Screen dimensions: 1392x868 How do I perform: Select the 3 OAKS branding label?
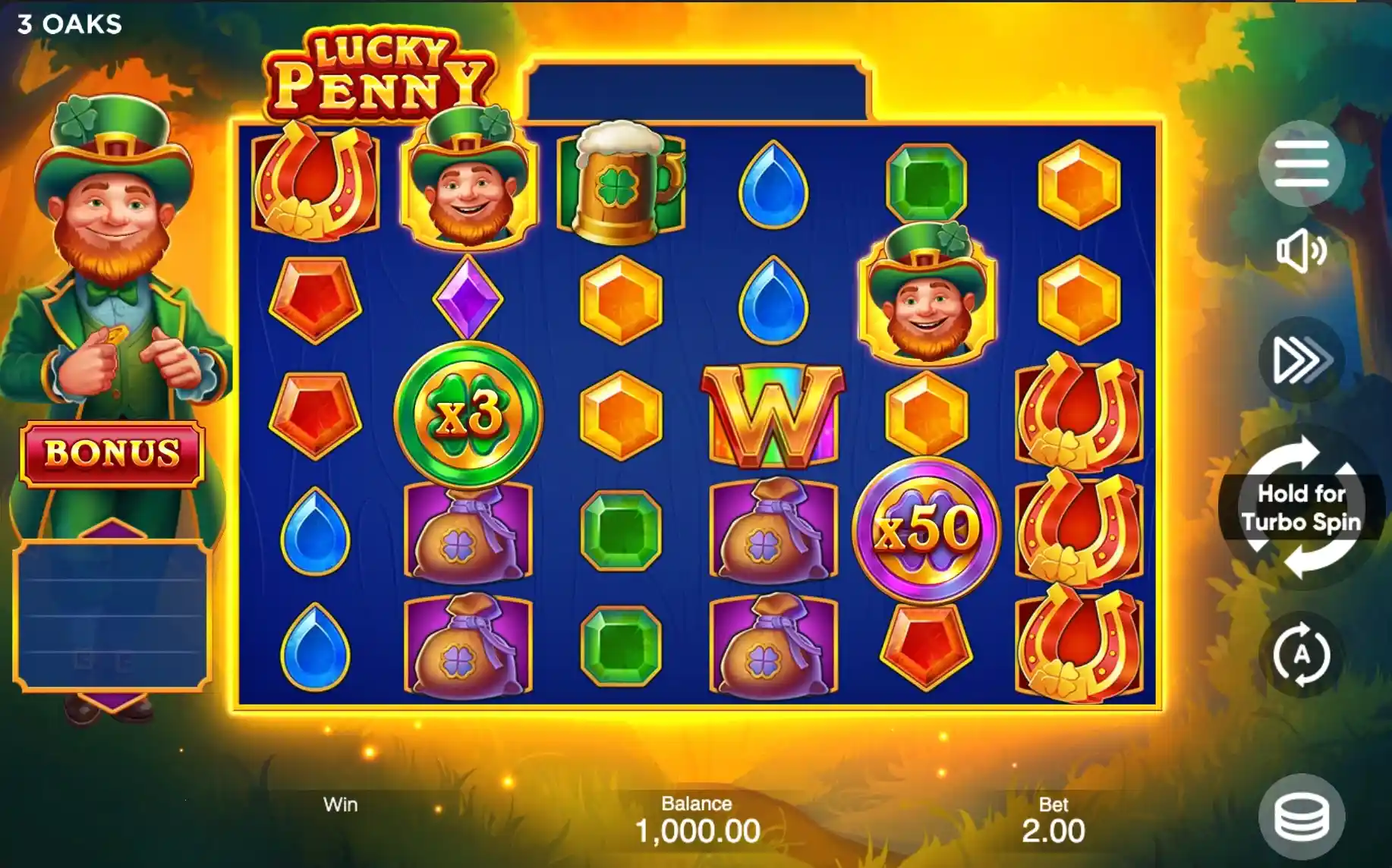coord(67,23)
